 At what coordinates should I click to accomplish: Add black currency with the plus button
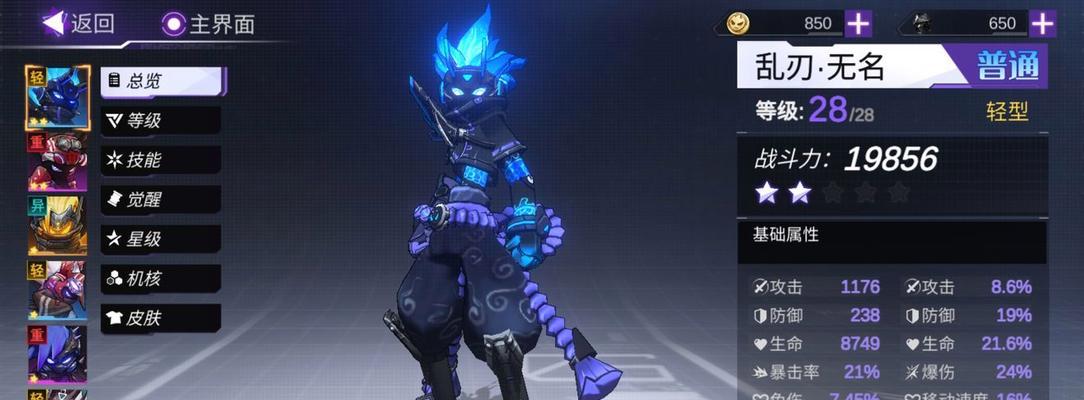click(x=1043, y=23)
